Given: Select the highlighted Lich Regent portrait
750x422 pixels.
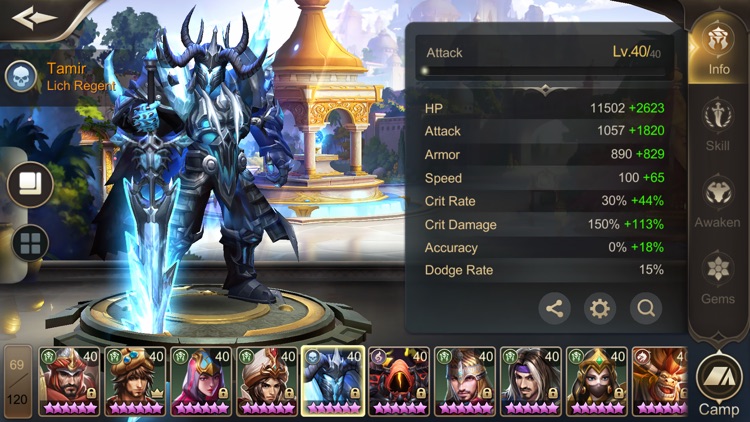Looking at the screenshot, I should coord(333,381).
